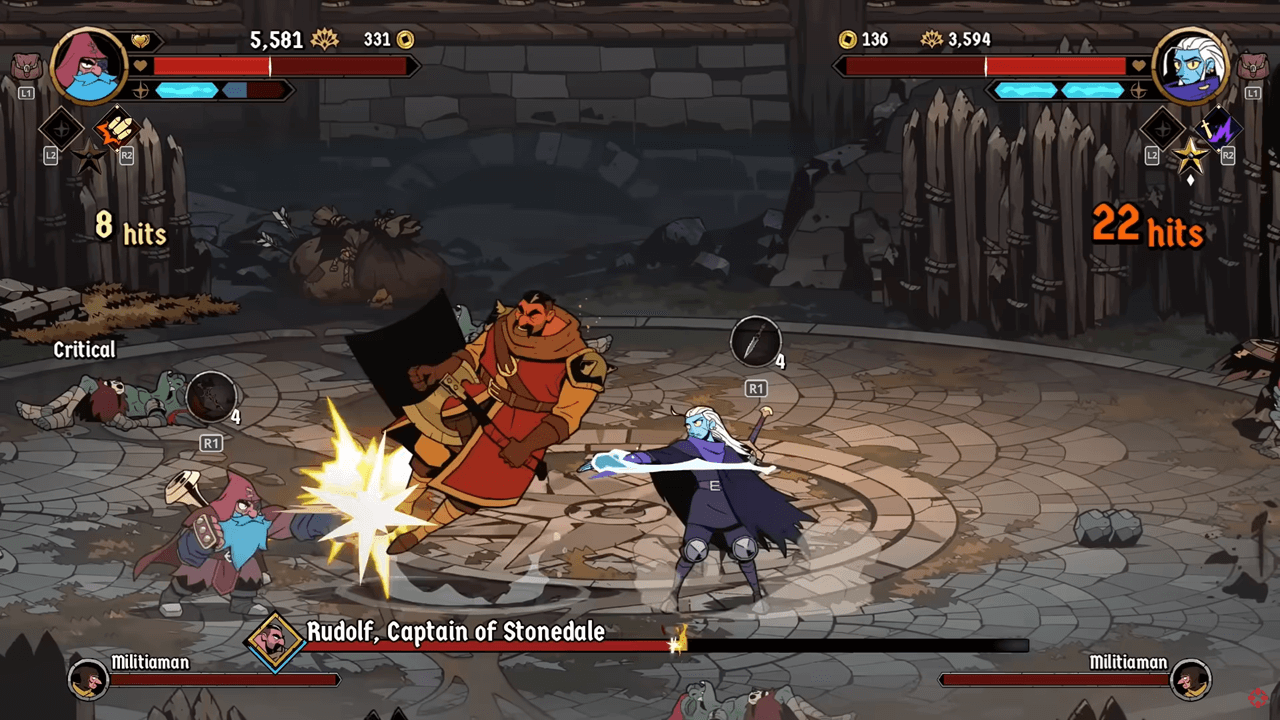The image size is (1280, 720).
Task: Use the throwing dagger item bubble
Action: (x=755, y=342)
